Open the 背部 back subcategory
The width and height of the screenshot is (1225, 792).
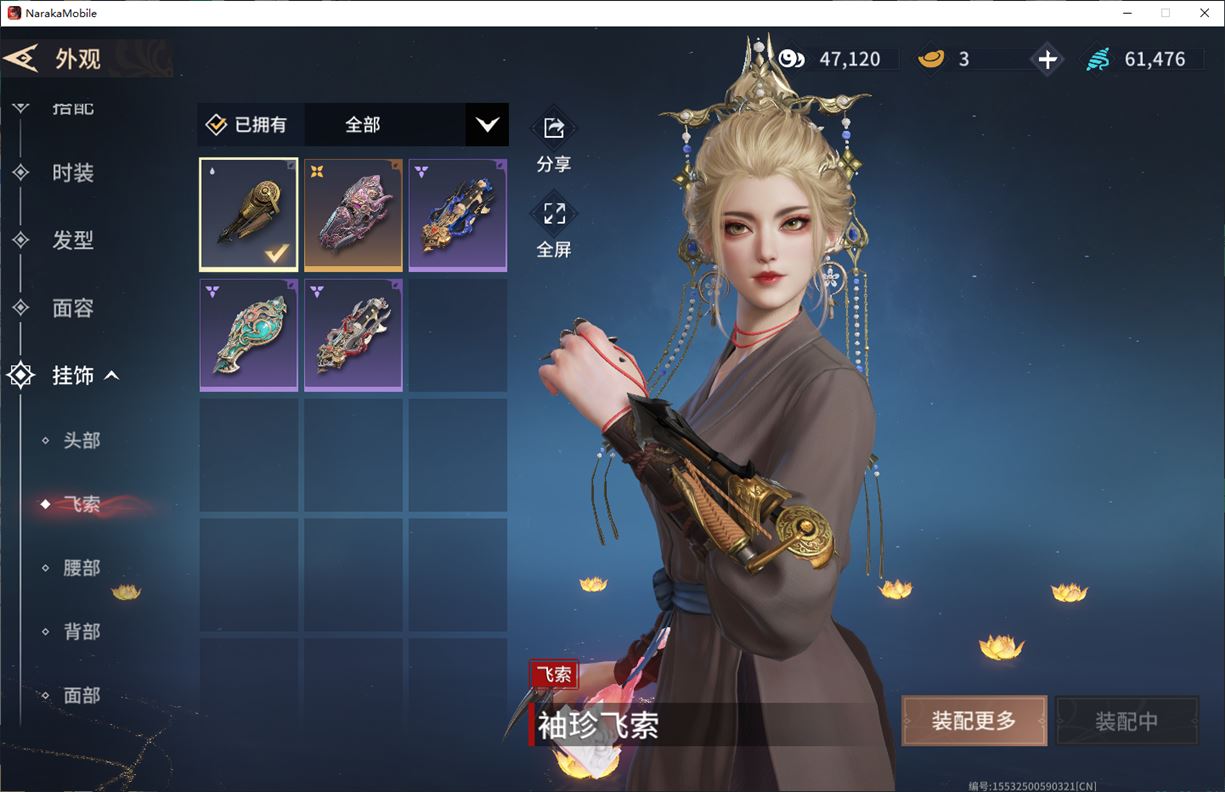tap(81, 632)
